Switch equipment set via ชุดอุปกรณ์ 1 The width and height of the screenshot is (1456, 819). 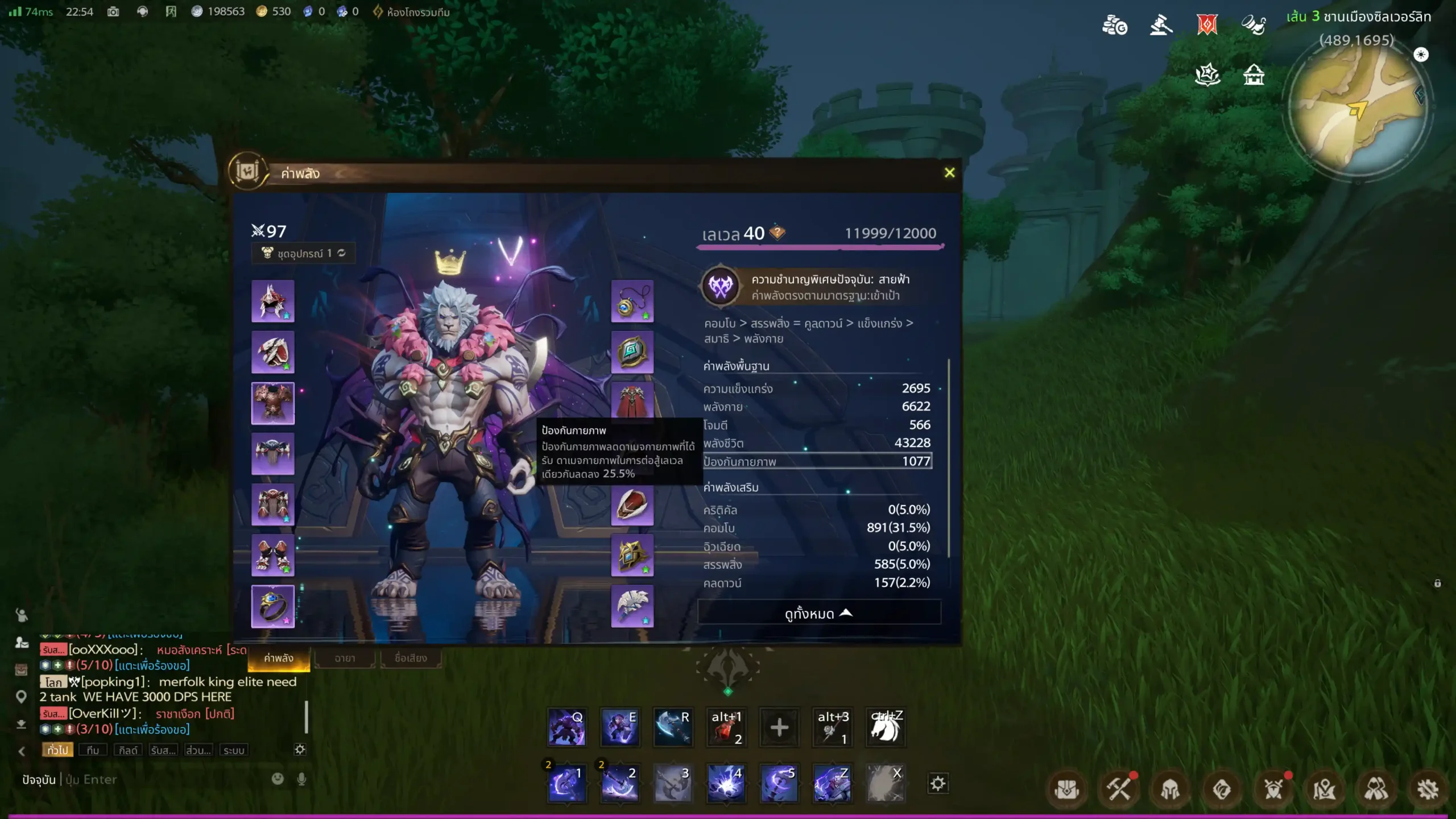[x=304, y=253]
